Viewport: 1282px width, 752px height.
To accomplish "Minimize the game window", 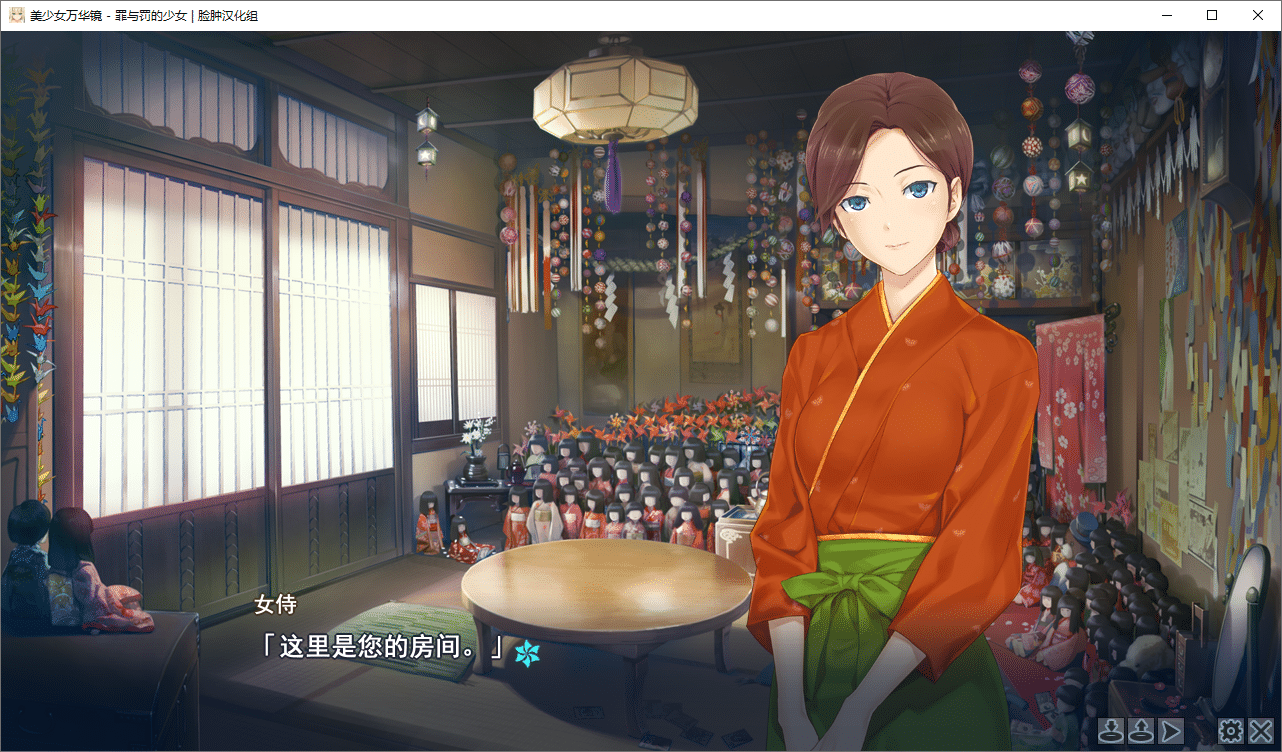I will click(x=1166, y=15).
